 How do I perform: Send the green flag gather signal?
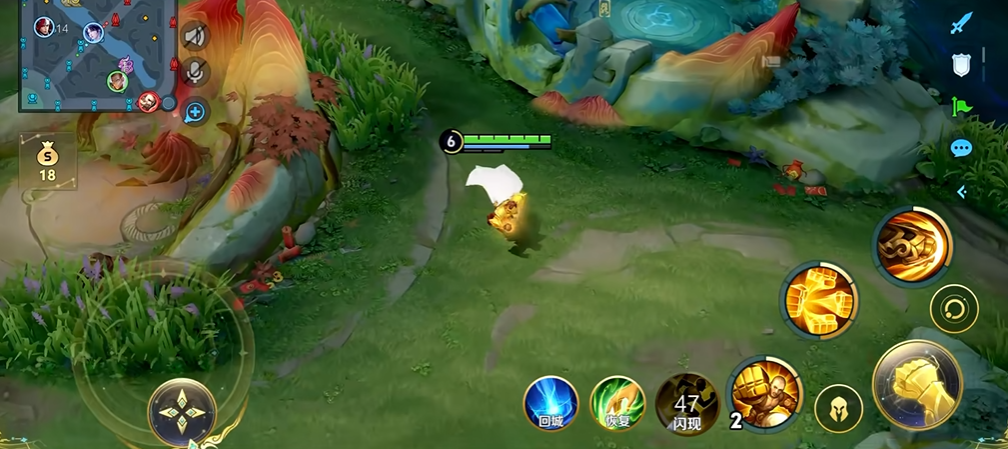tap(962, 106)
